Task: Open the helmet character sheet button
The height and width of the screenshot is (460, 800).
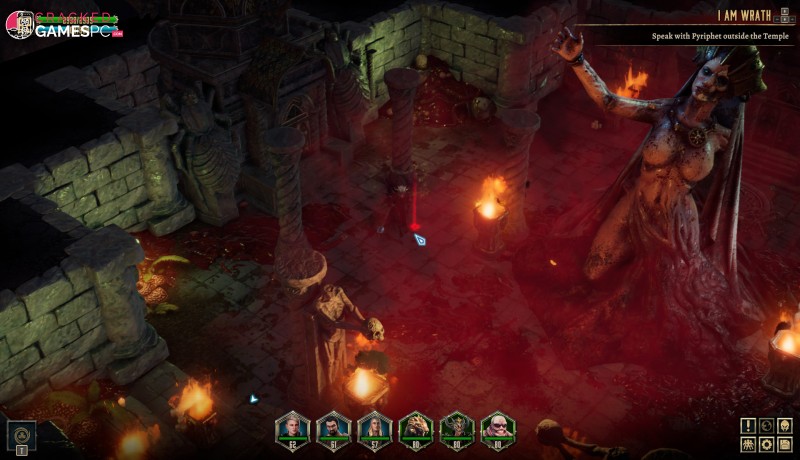Action: point(784,425)
